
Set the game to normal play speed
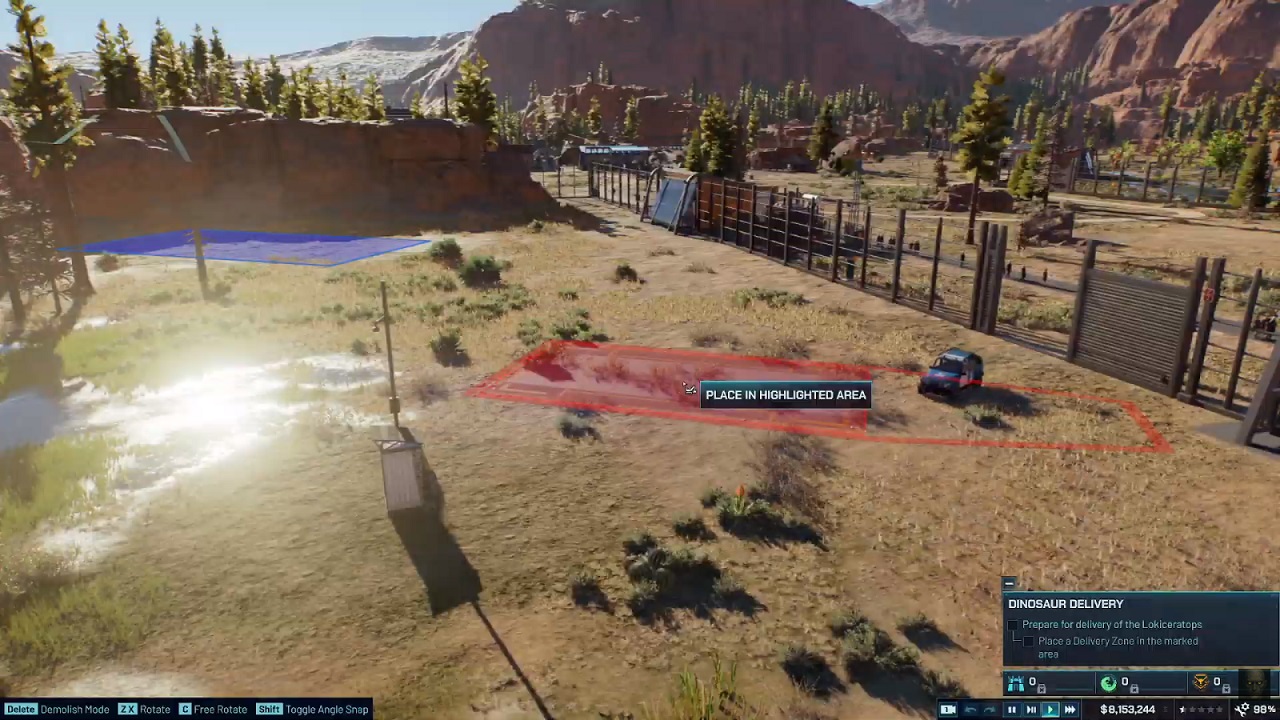click(x=1050, y=710)
